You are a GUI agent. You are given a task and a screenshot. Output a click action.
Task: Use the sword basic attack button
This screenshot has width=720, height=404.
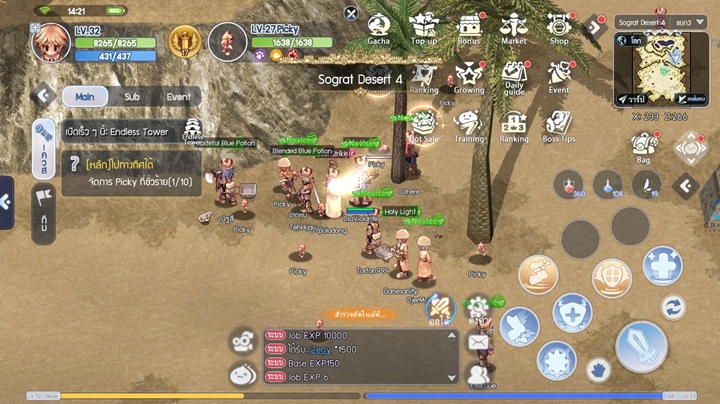pos(641,345)
